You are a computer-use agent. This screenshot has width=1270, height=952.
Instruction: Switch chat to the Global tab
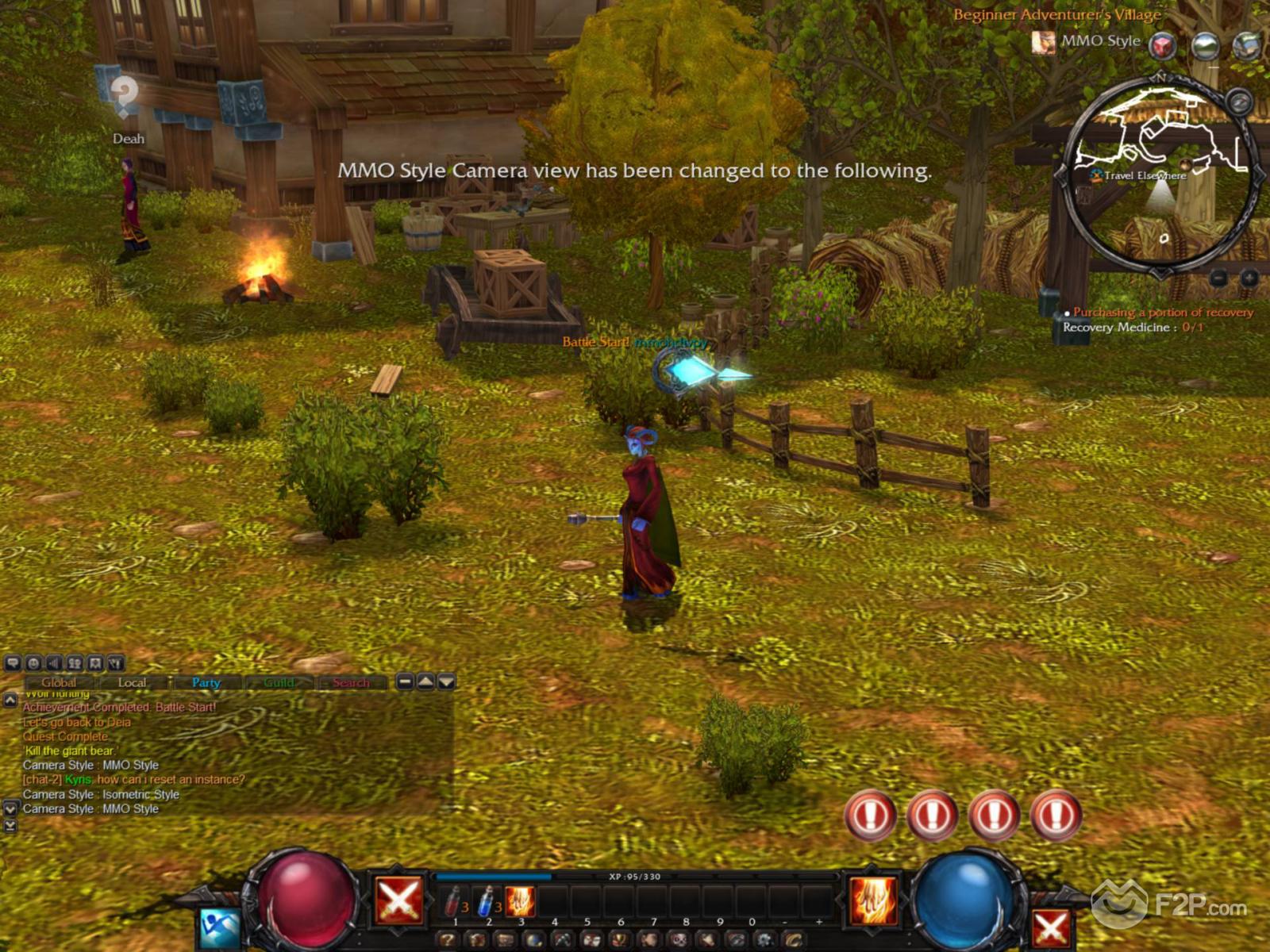pos(59,682)
